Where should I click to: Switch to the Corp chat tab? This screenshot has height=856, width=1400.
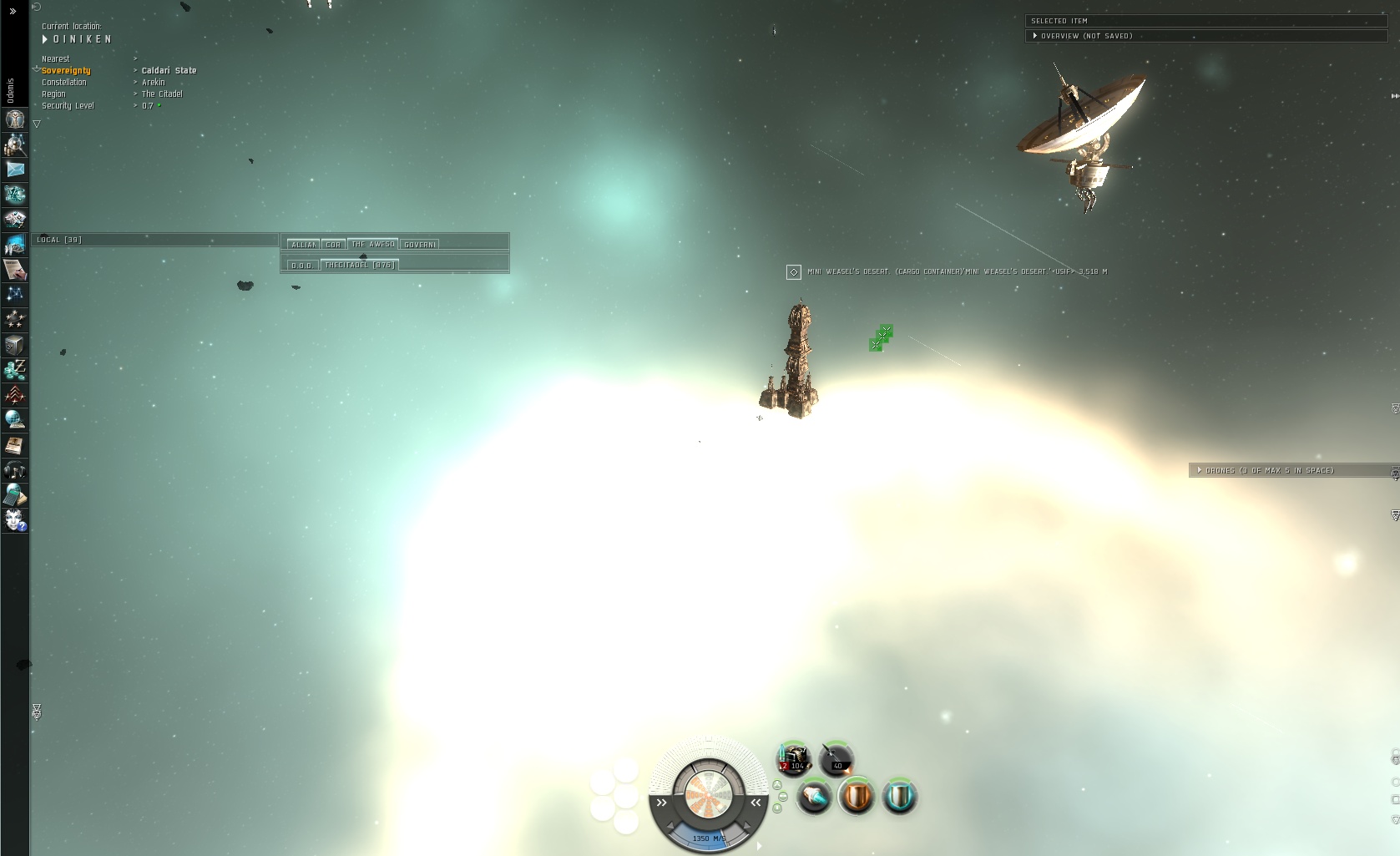[x=333, y=245]
